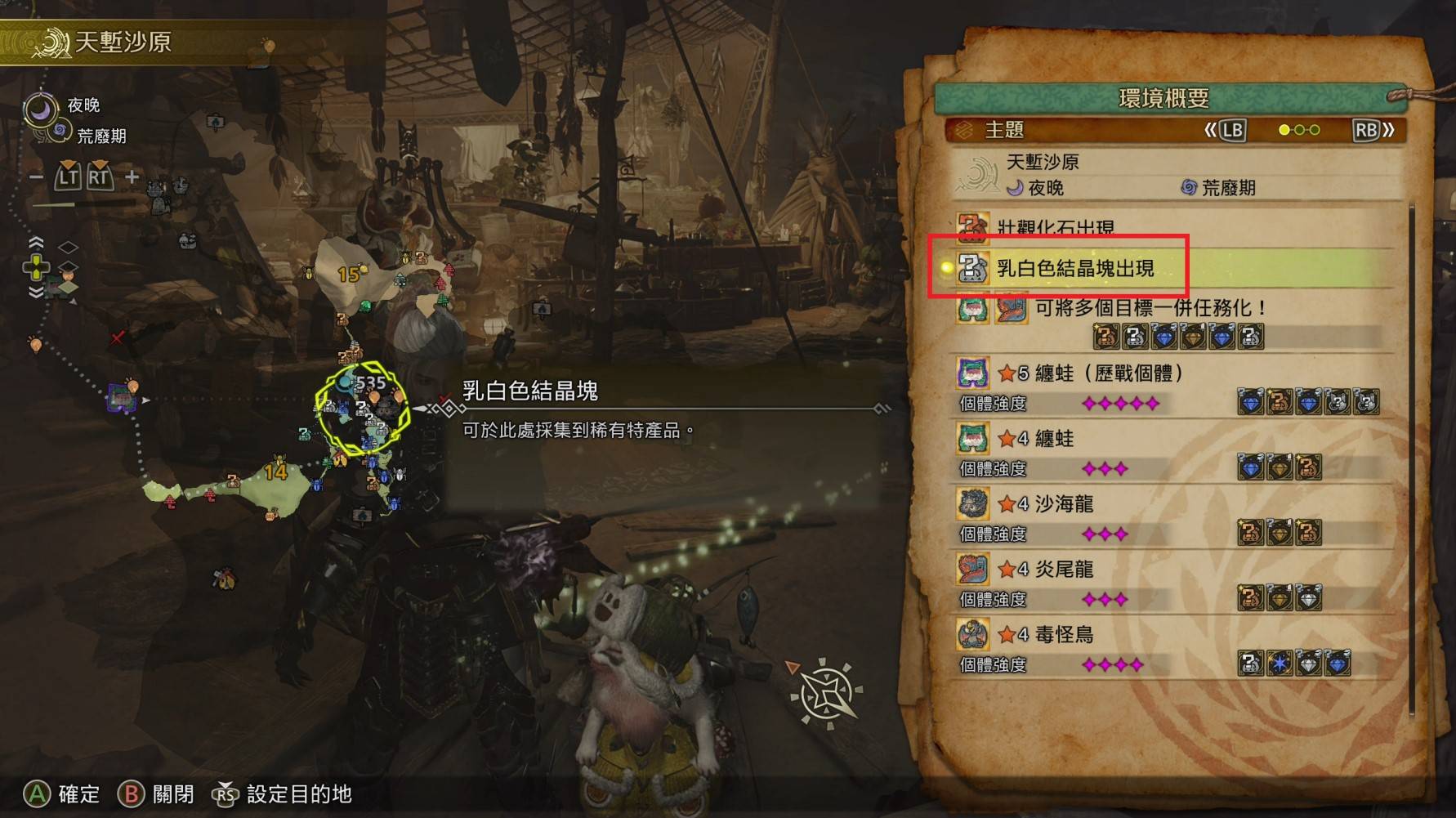This screenshot has height=818, width=1456.
Task: Select the 沙海龍 monster portrait icon
Action: coord(971,504)
